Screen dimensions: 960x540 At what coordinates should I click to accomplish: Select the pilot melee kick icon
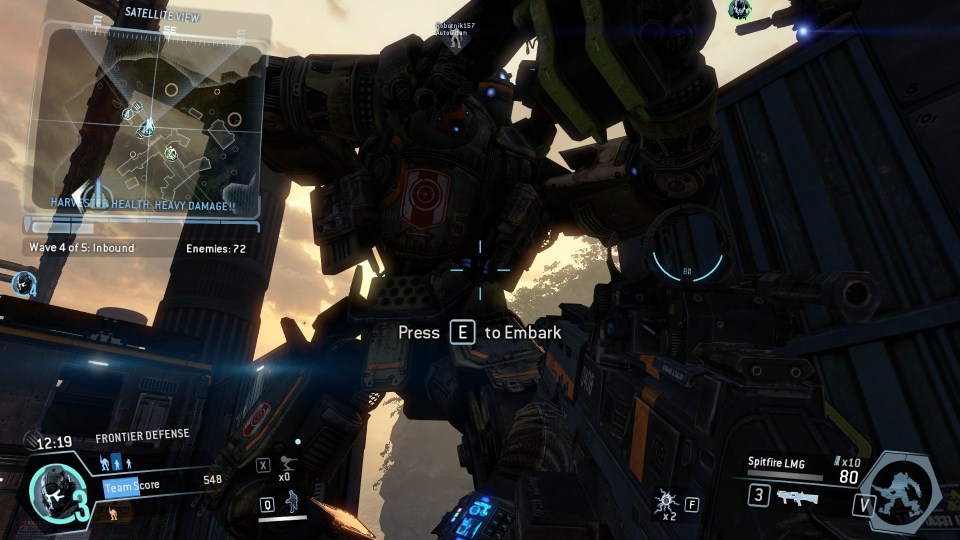tap(285, 464)
